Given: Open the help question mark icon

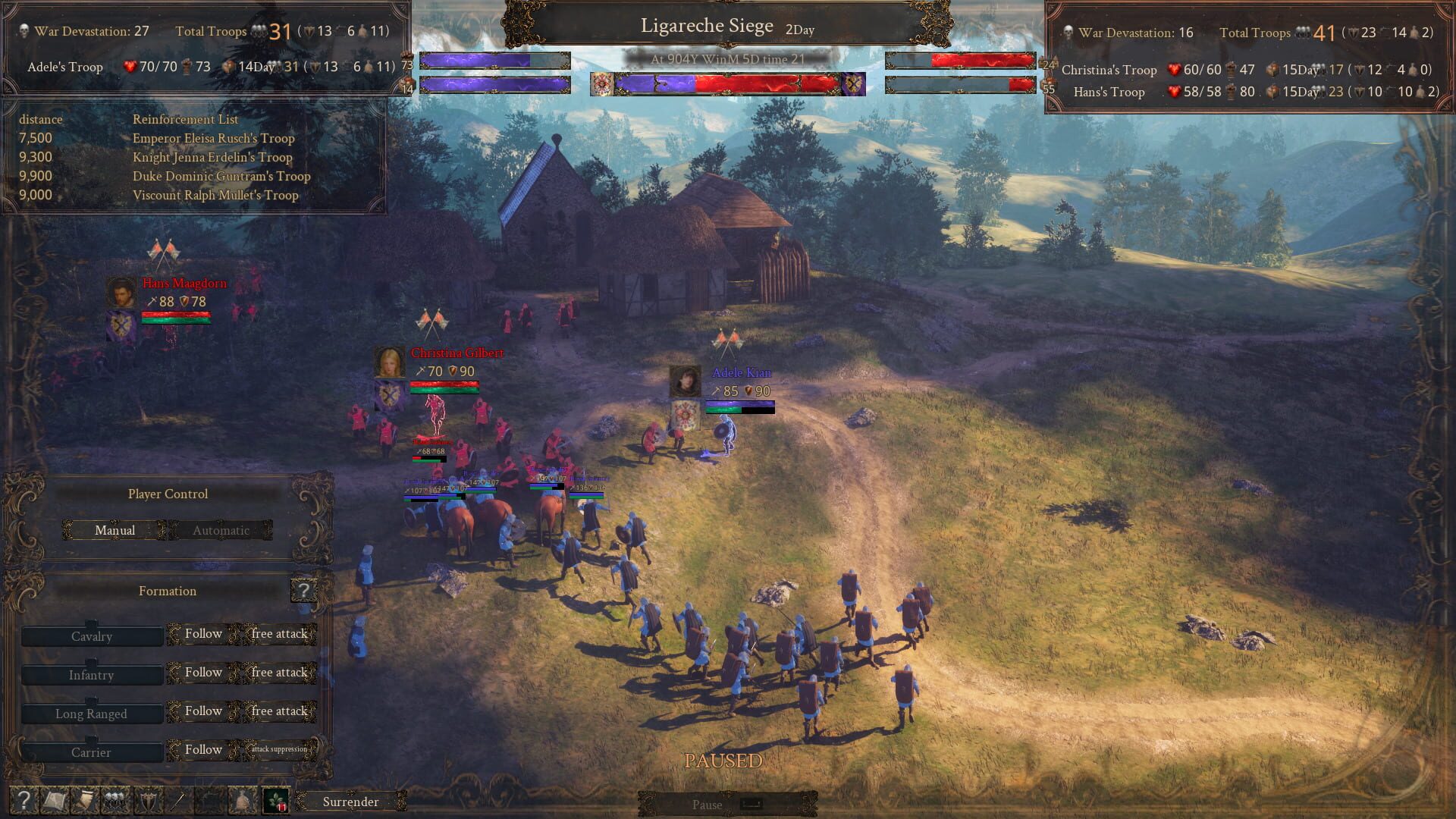Looking at the screenshot, I should (23, 802).
